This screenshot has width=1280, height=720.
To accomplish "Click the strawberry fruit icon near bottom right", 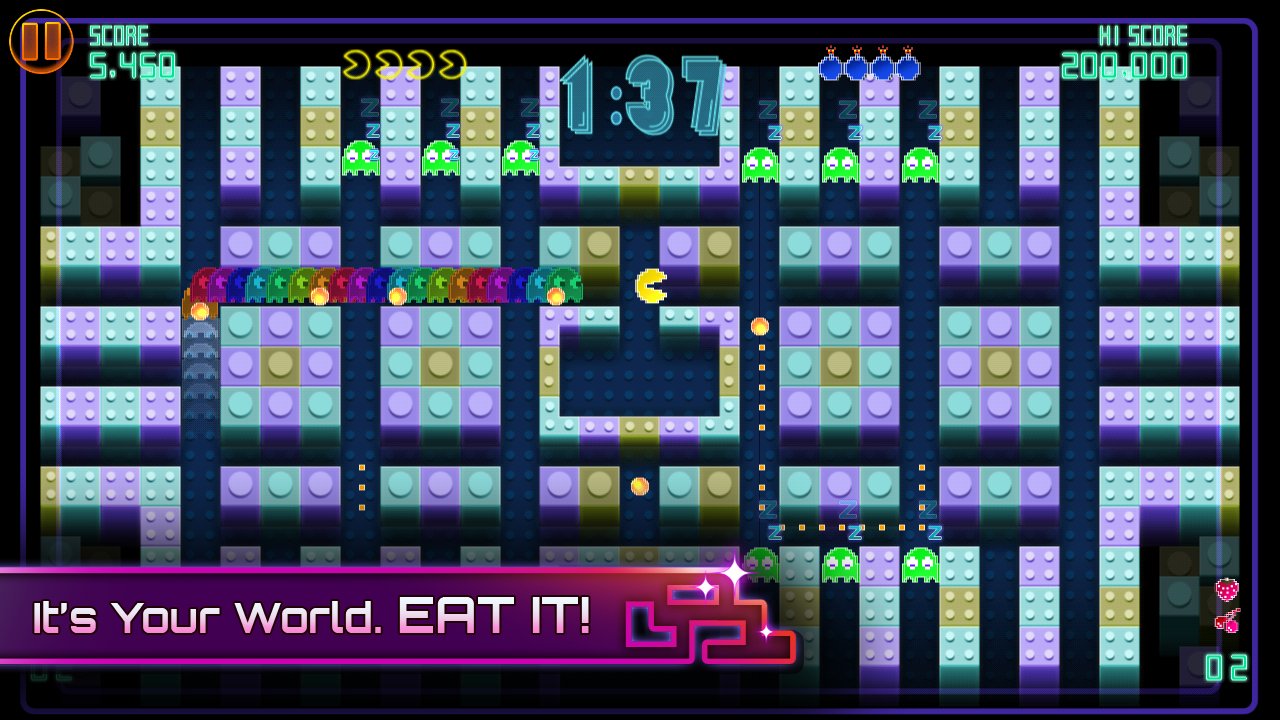I will 1226,590.
